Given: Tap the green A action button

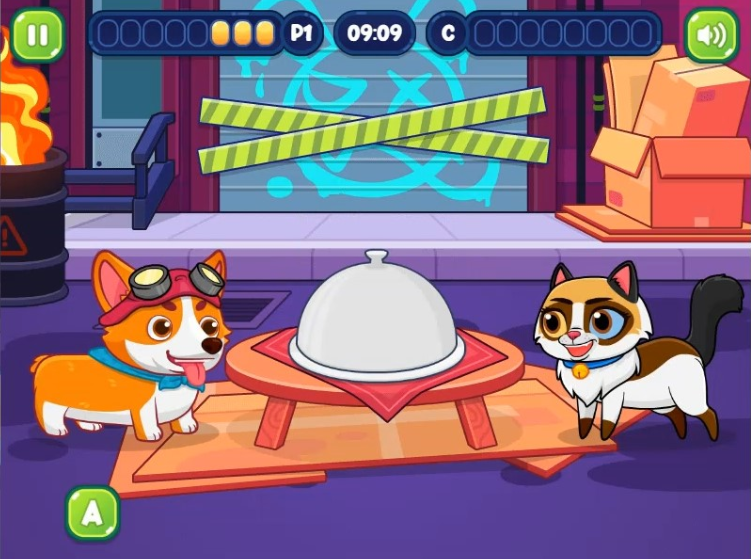Looking at the screenshot, I should 92,513.
